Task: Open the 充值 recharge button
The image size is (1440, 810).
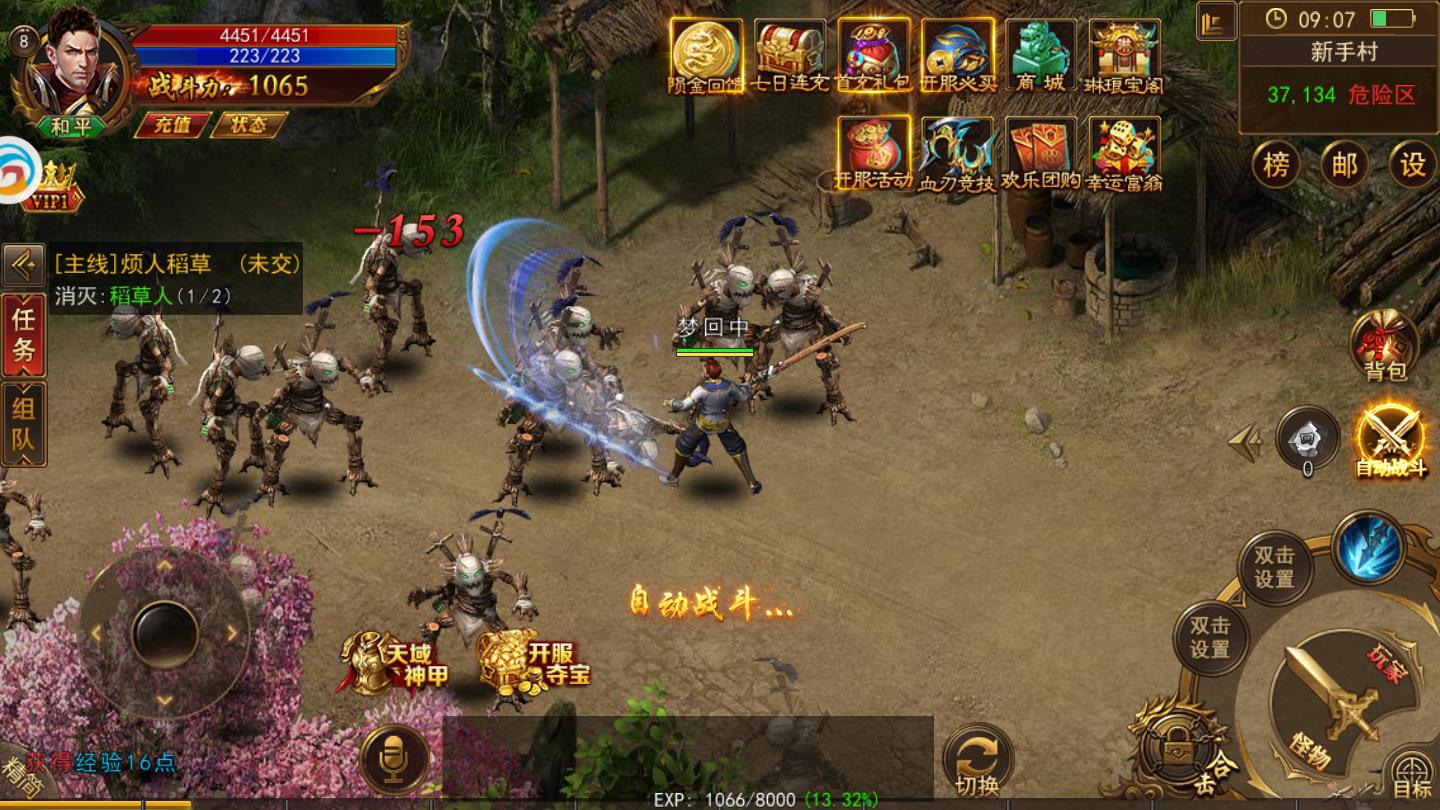Action: (x=171, y=125)
